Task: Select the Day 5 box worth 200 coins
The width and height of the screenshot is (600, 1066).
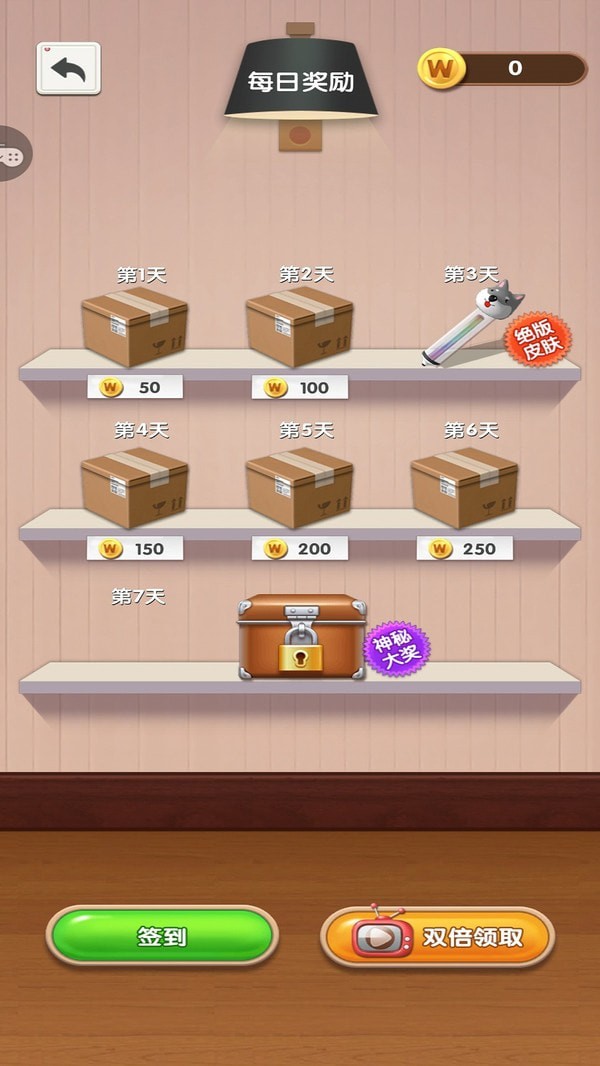Action: (299, 486)
